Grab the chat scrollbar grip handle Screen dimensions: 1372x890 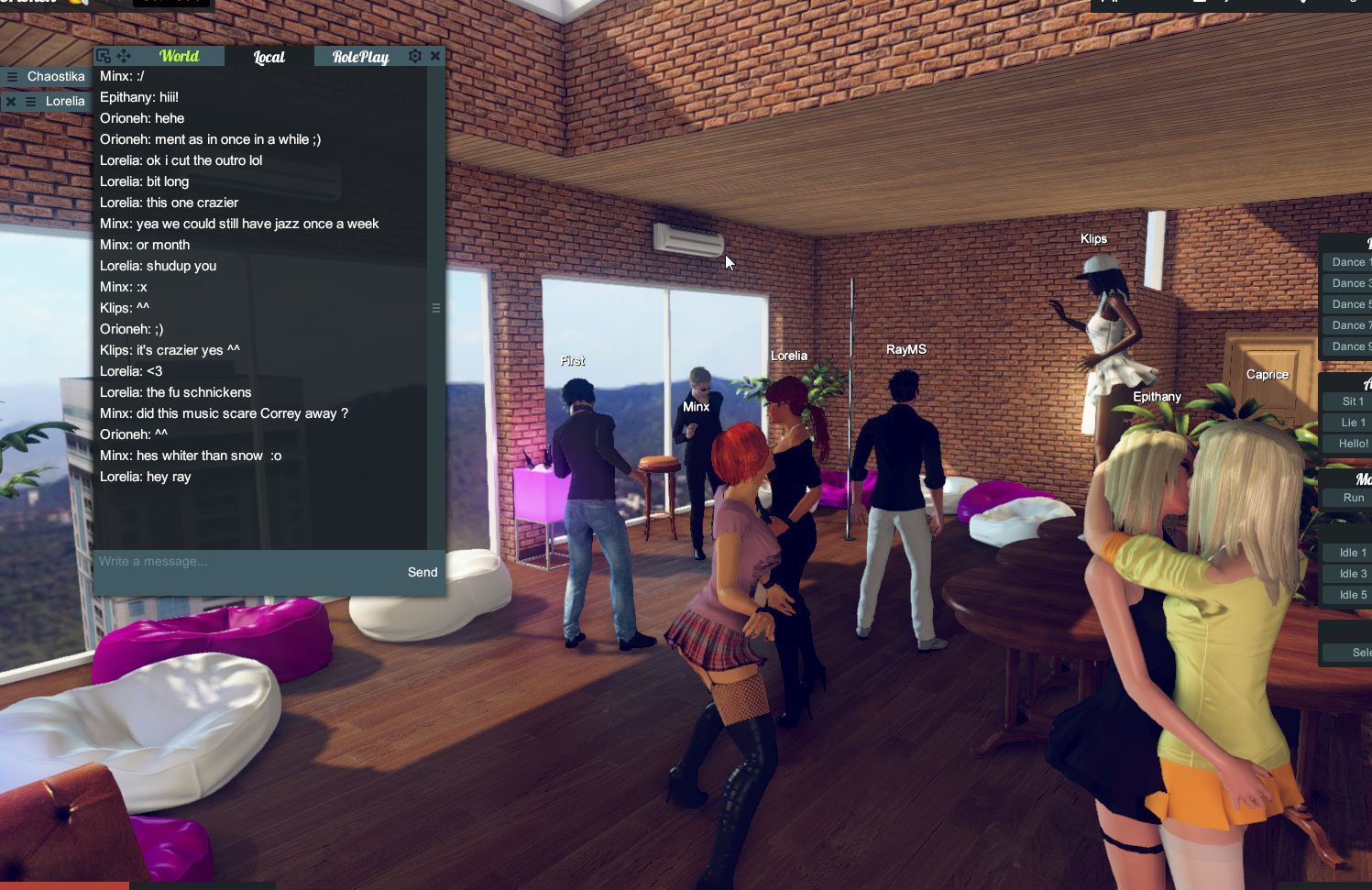pos(437,308)
